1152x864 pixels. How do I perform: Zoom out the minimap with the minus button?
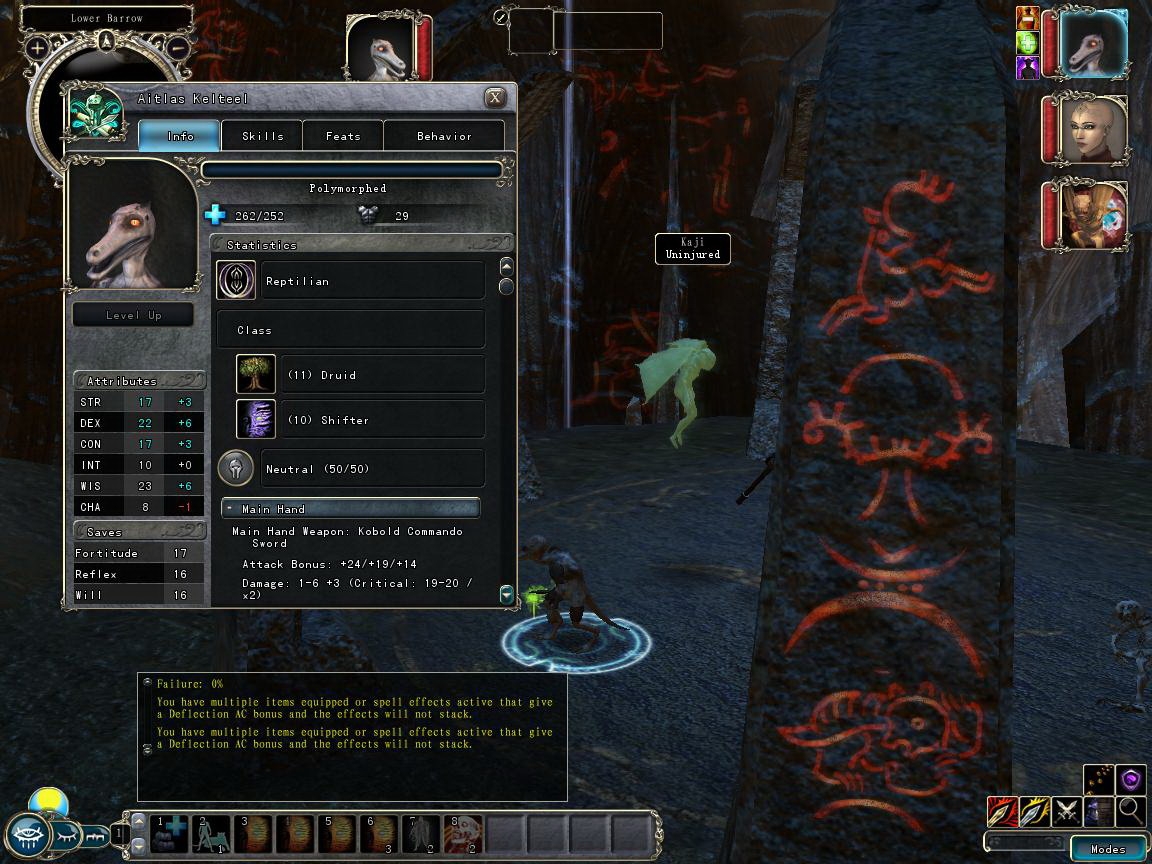[x=178, y=47]
